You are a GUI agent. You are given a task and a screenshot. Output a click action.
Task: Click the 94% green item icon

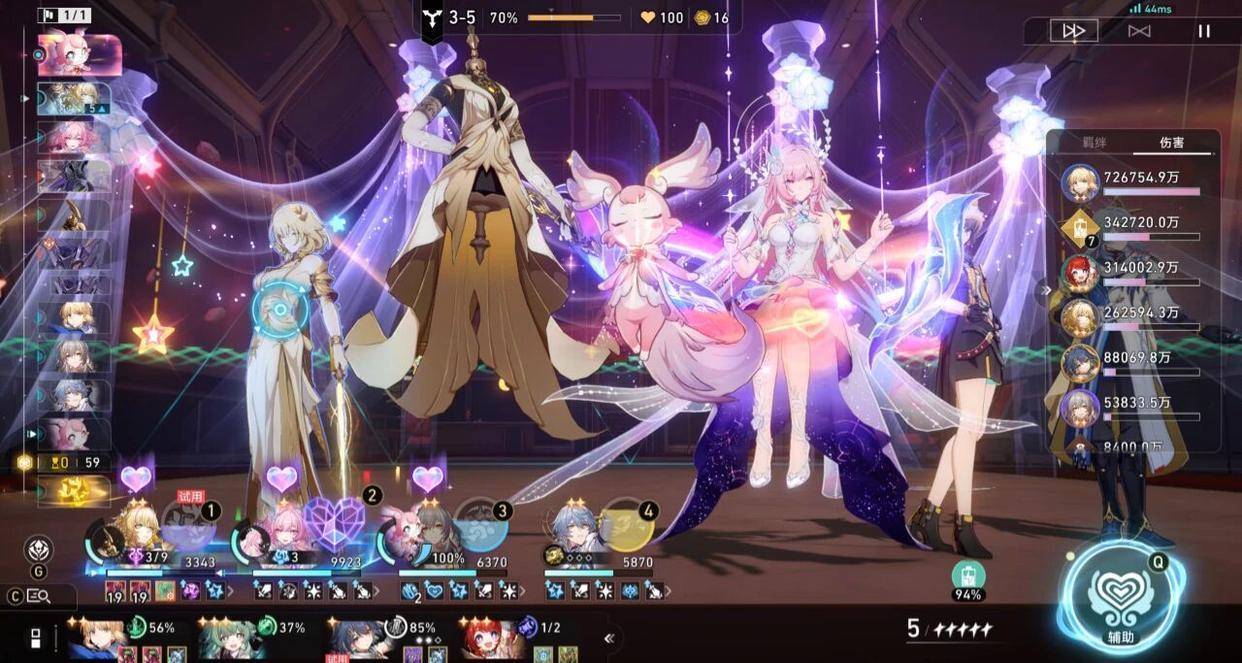point(968,576)
